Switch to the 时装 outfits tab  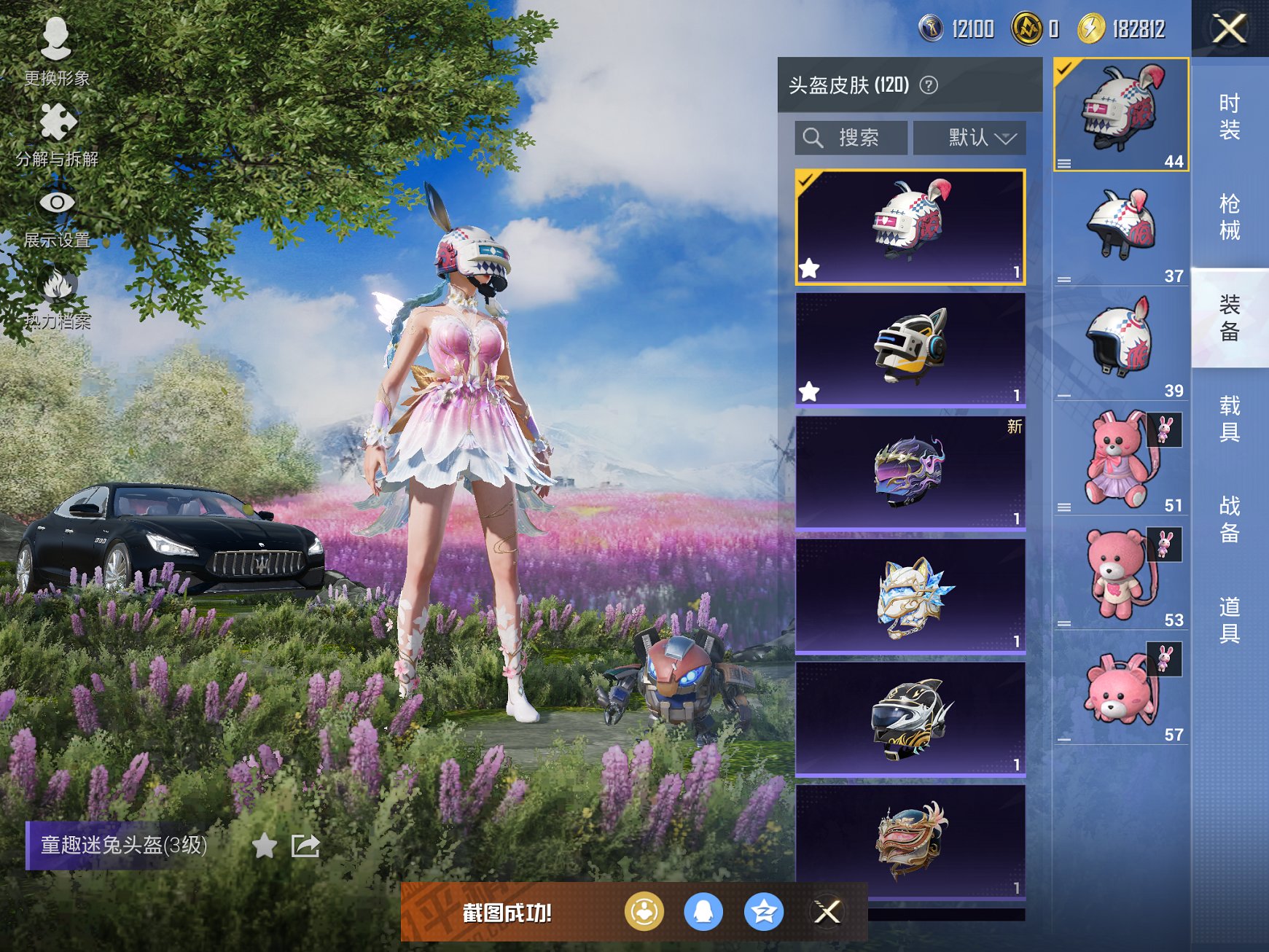(x=1230, y=117)
